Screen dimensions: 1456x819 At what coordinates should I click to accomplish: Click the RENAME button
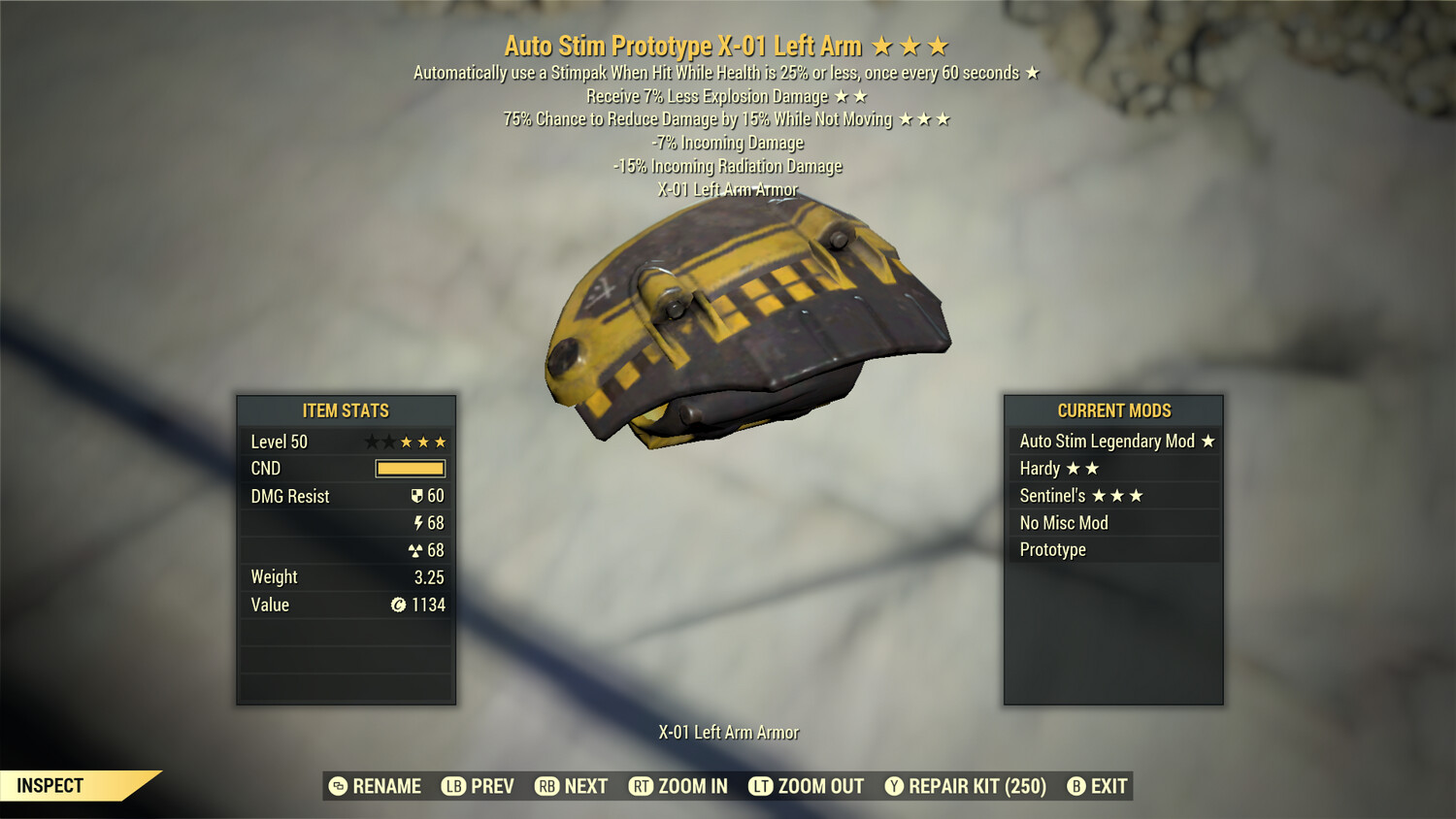(379, 786)
